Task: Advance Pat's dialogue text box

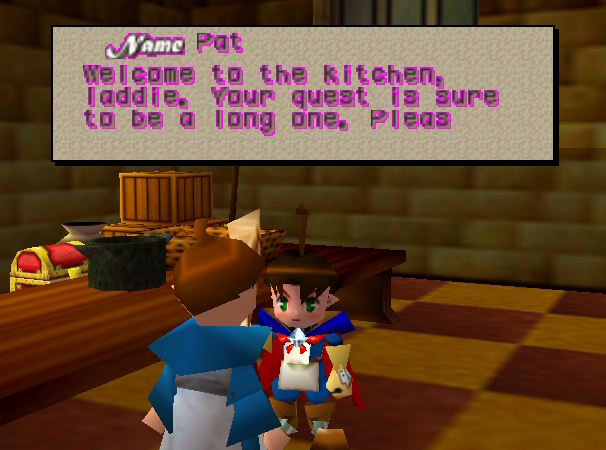Action: [x=303, y=94]
